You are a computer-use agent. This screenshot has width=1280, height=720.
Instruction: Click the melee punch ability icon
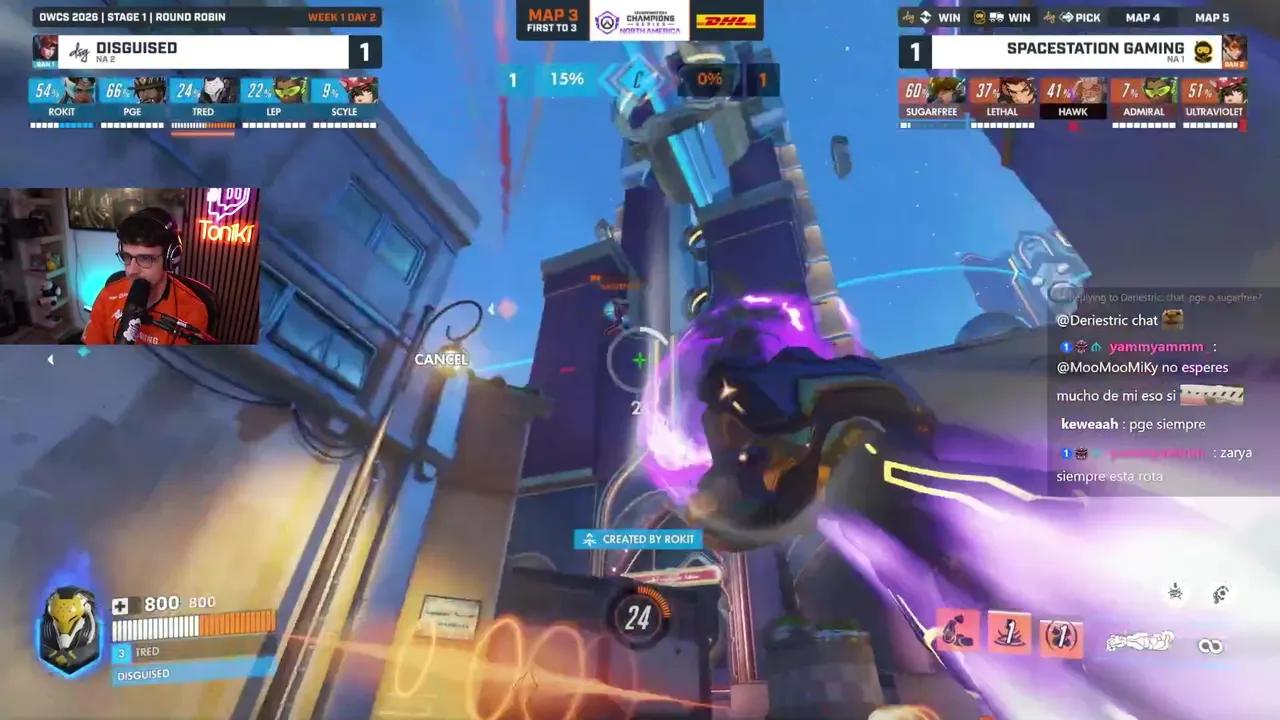point(1140,643)
